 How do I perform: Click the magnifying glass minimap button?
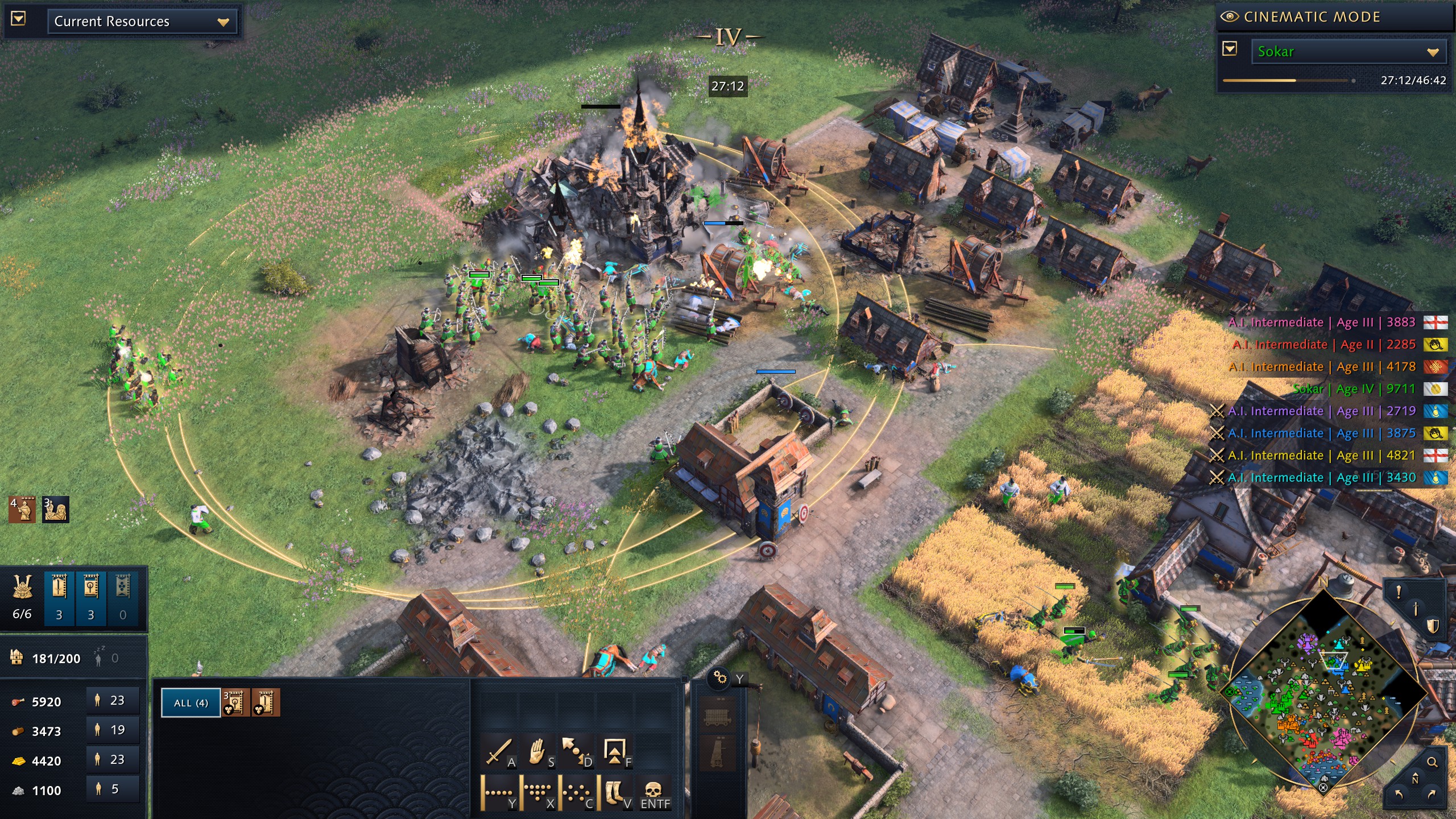coord(1432,762)
